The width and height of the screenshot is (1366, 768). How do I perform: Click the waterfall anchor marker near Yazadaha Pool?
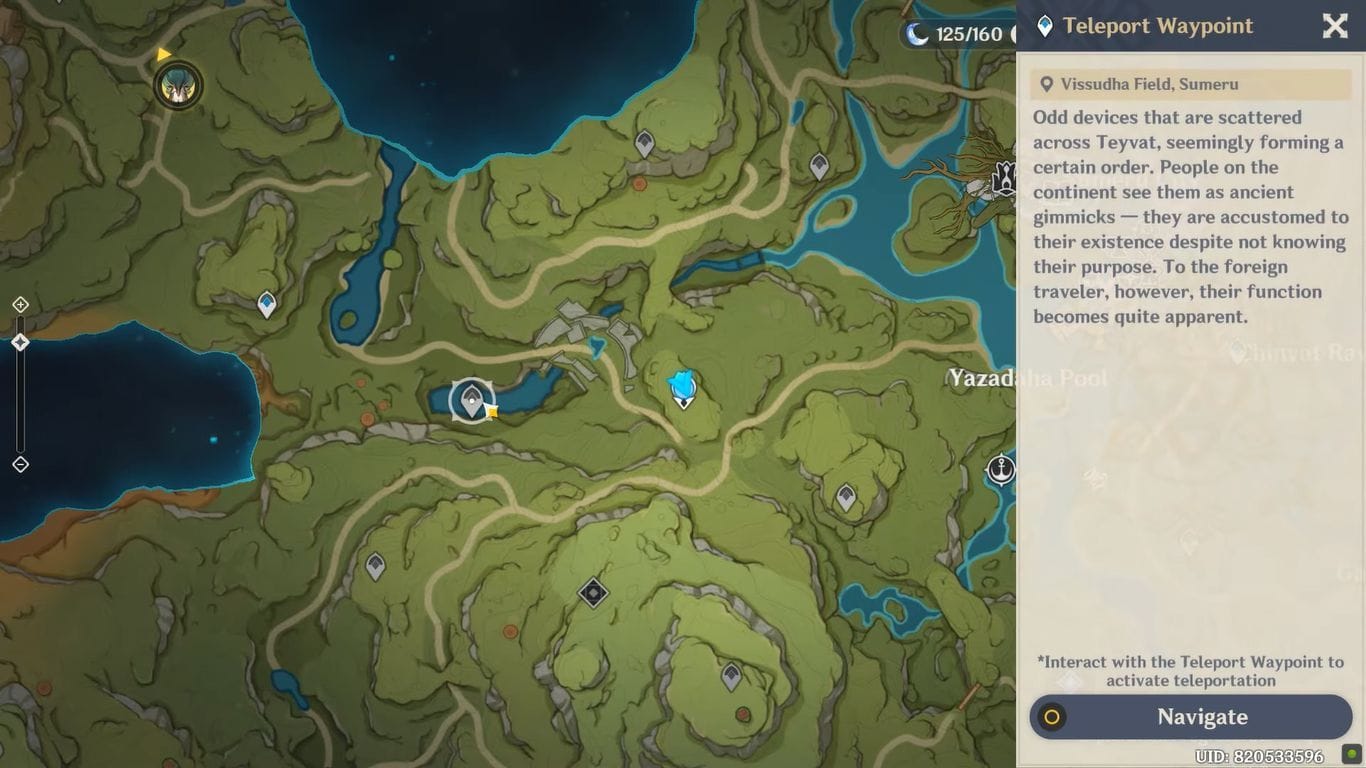tap(1000, 468)
